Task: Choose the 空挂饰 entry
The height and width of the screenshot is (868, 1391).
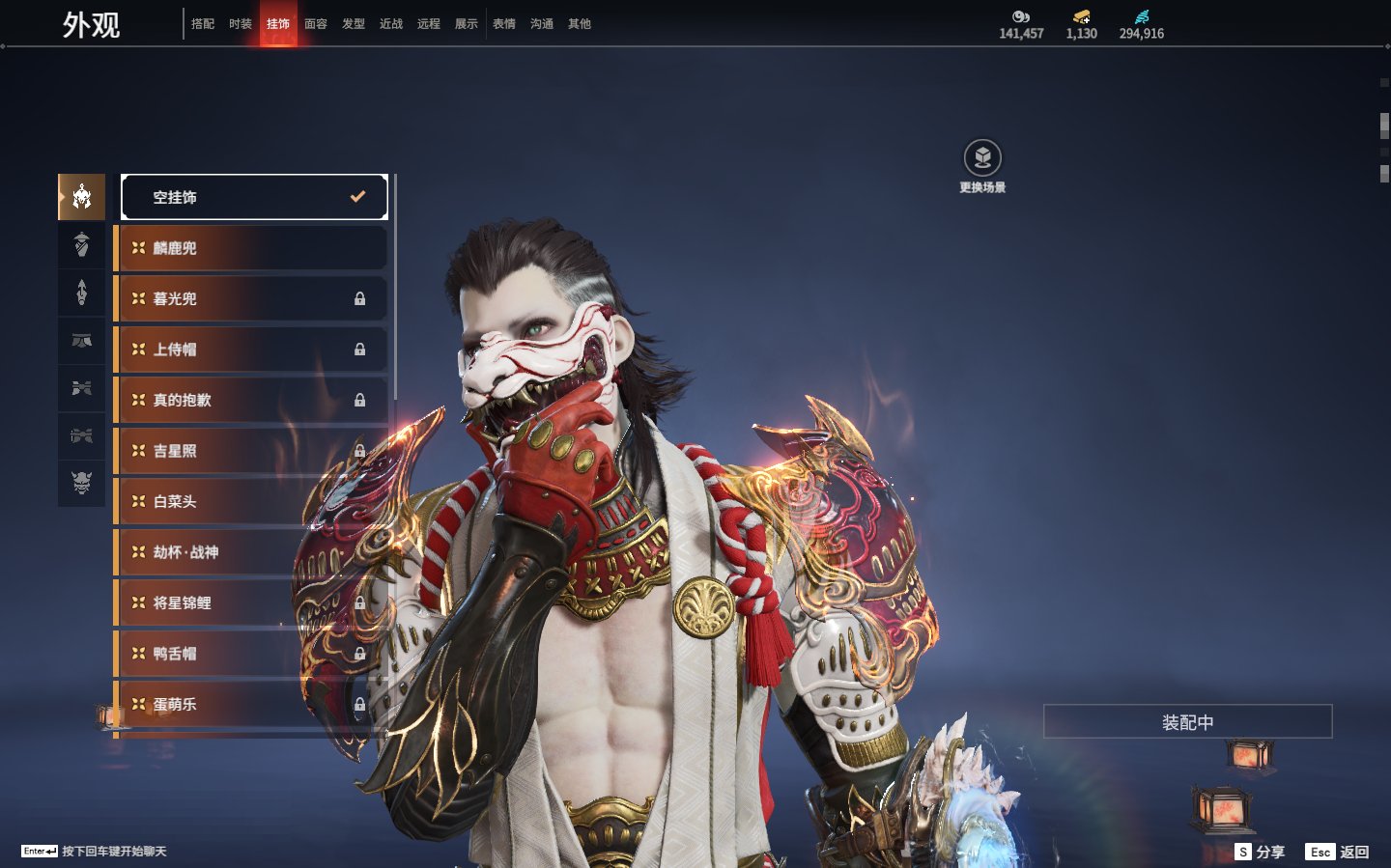Action: coord(254,197)
